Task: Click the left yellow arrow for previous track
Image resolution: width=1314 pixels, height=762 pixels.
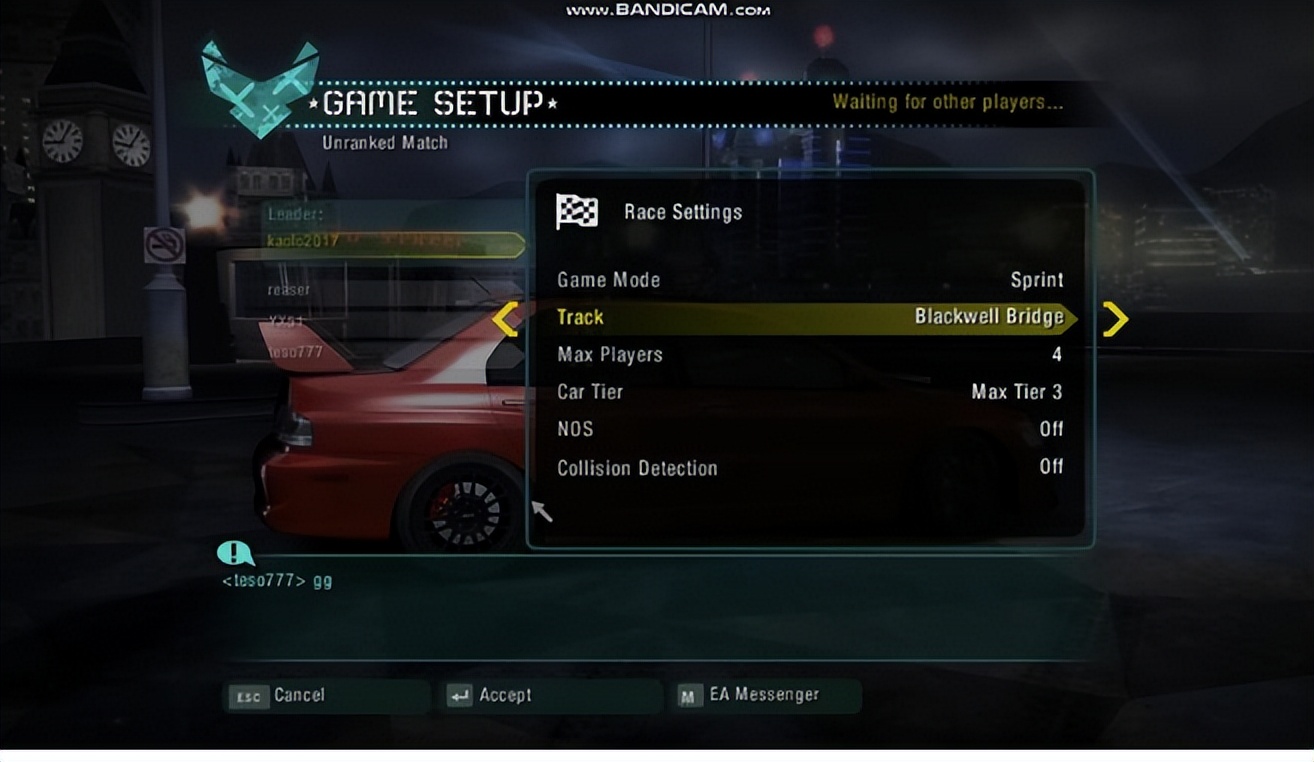Action: pyautogui.click(x=505, y=319)
